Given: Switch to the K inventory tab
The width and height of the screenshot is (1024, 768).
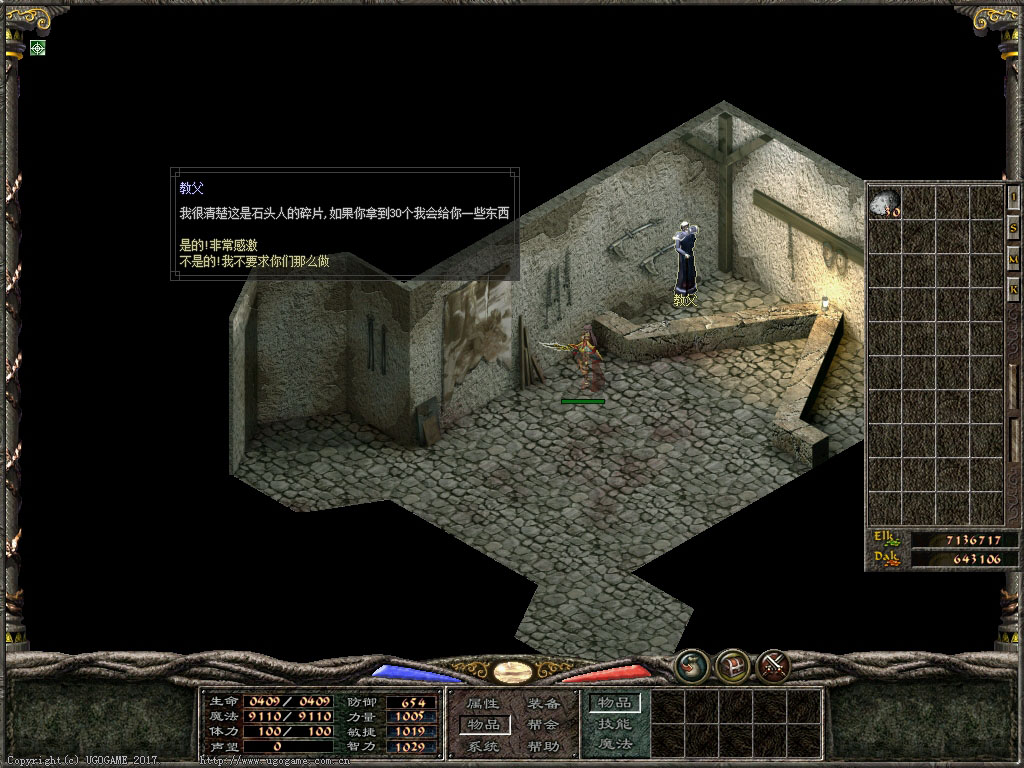Looking at the screenshot, I should point(1013,291).
